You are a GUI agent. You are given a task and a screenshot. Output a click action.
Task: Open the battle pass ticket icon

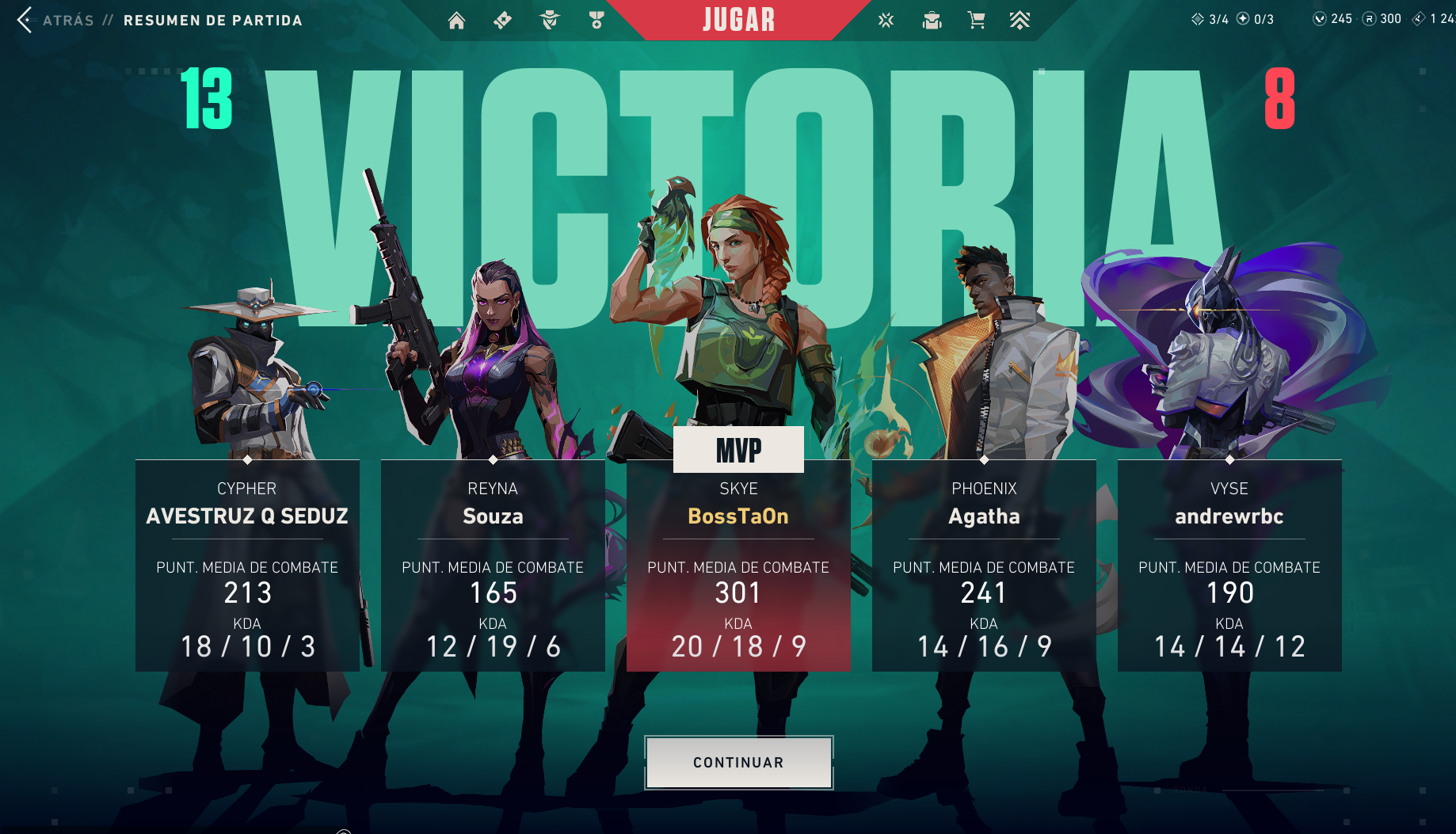click(502, 21)
